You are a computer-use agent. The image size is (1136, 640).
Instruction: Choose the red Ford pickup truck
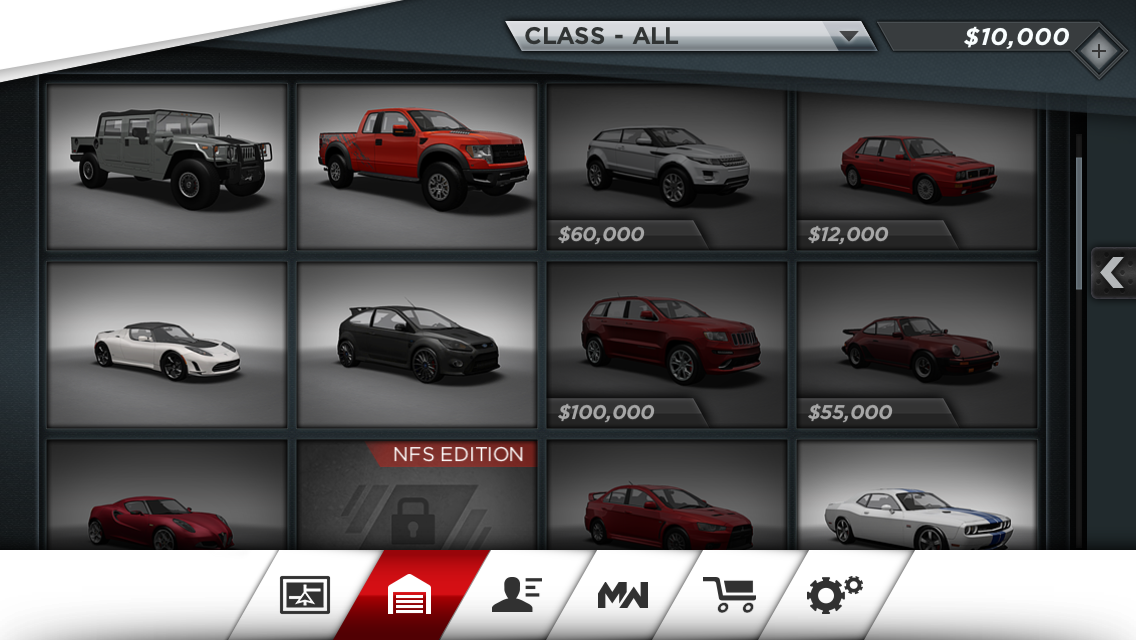(417, 165)
